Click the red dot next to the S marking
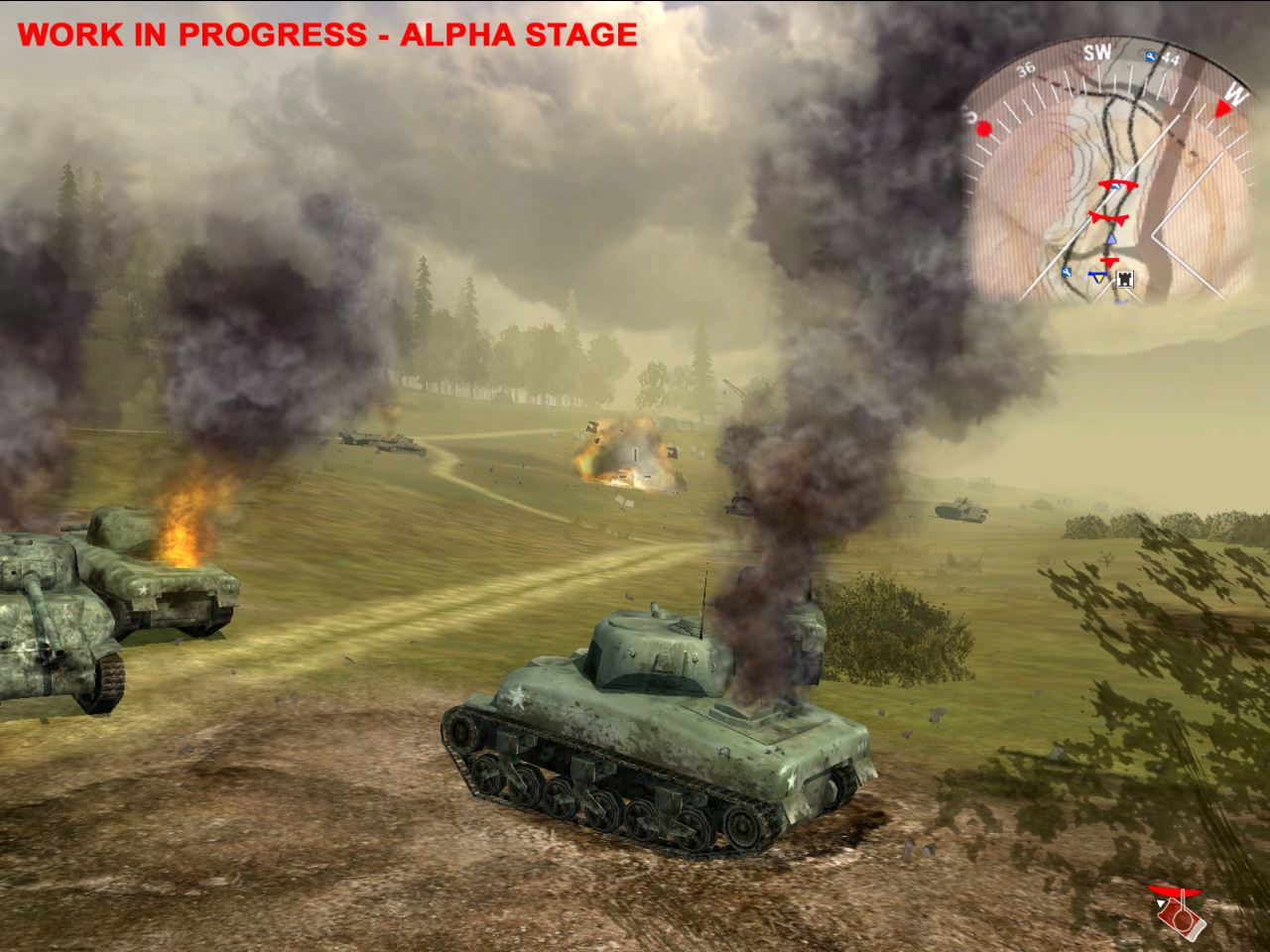The width and height of the screenshot is (1270, 952). (x=984, y=130)
